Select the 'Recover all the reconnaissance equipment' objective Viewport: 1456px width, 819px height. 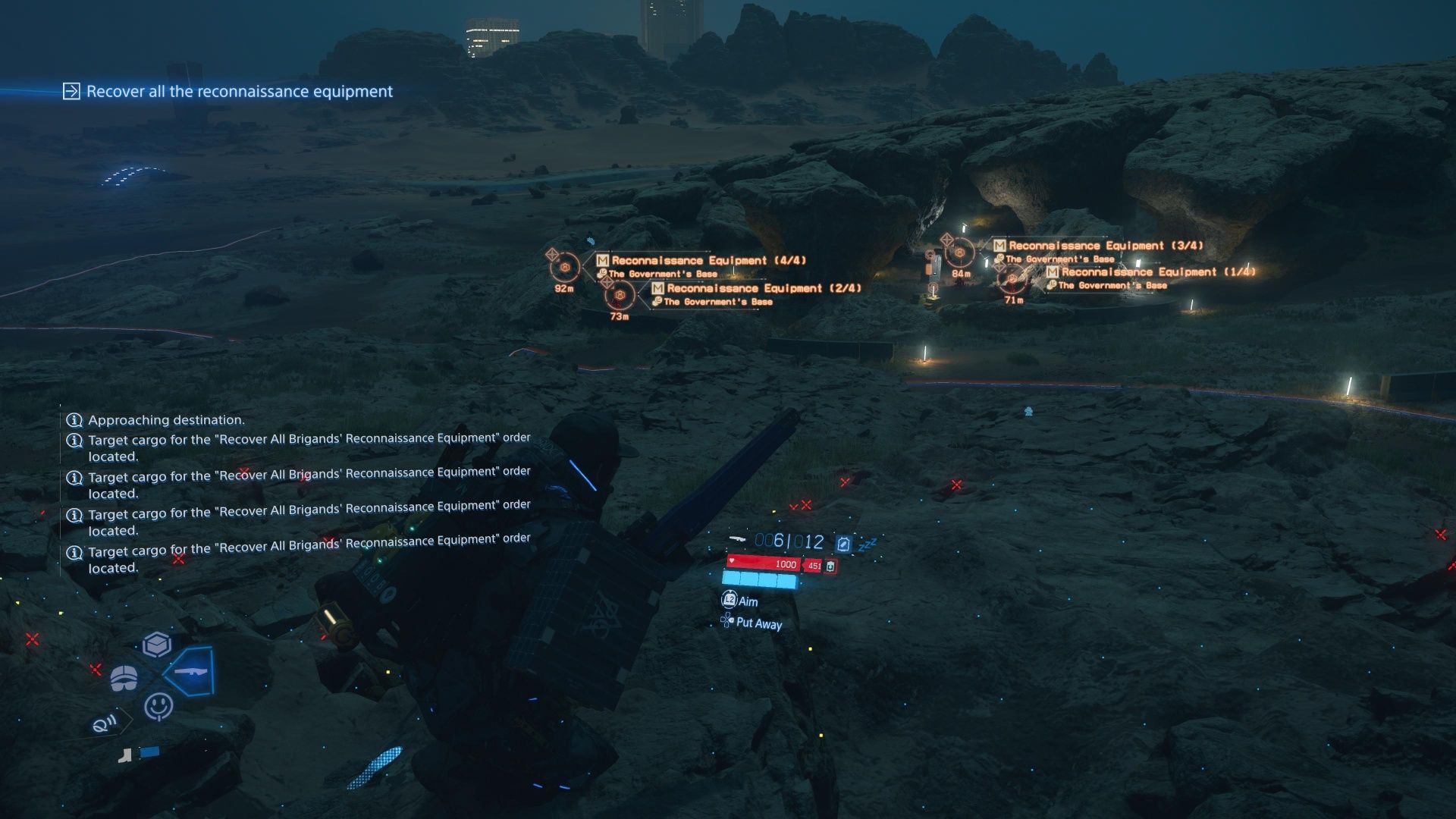240,92
